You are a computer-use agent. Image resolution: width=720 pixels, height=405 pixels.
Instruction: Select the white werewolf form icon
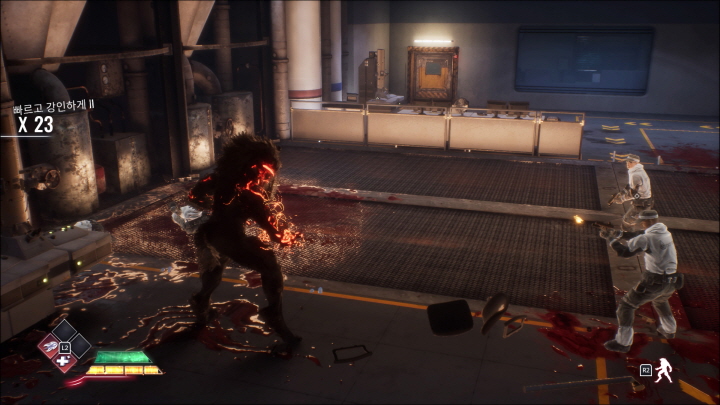(x=662, y=371)
